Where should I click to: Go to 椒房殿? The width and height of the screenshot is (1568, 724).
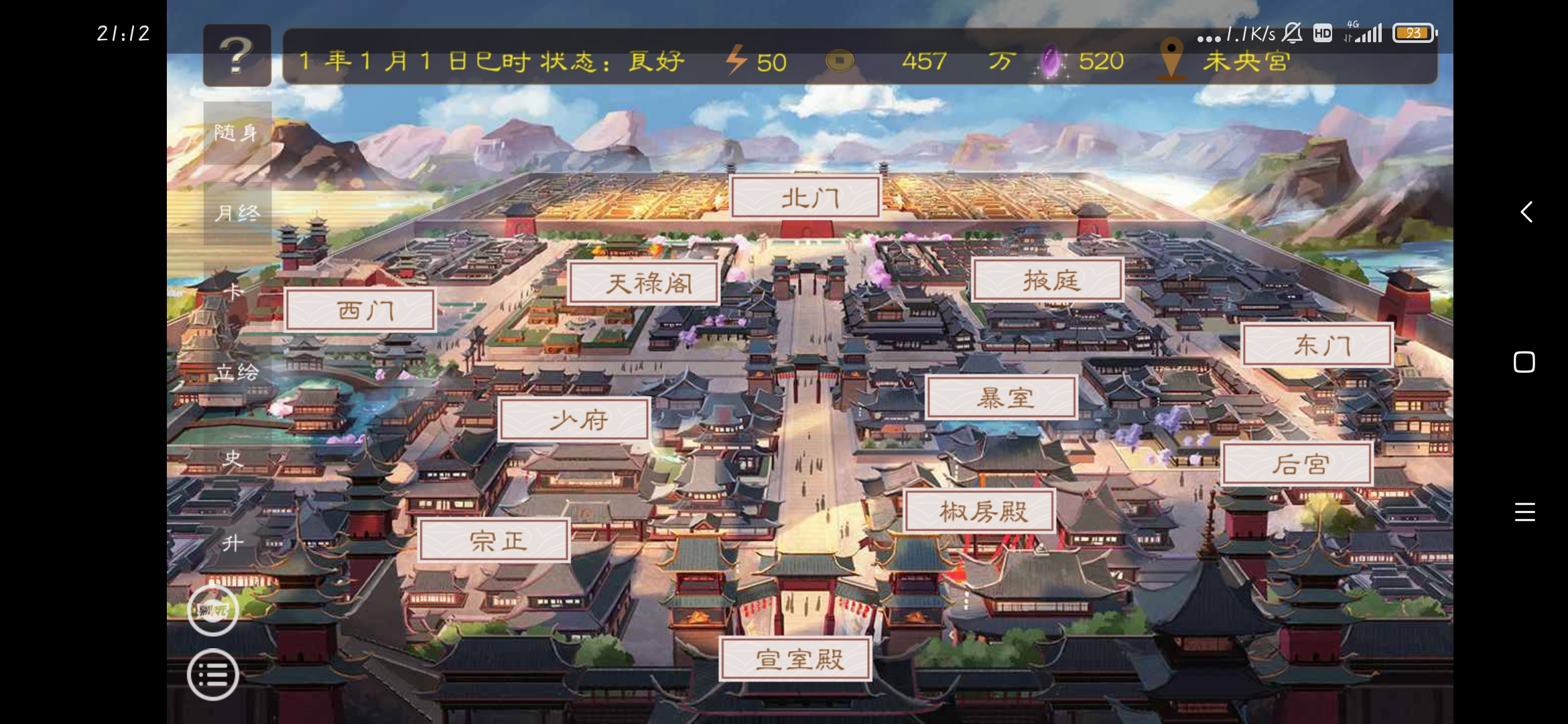click(x=982, y=509)
